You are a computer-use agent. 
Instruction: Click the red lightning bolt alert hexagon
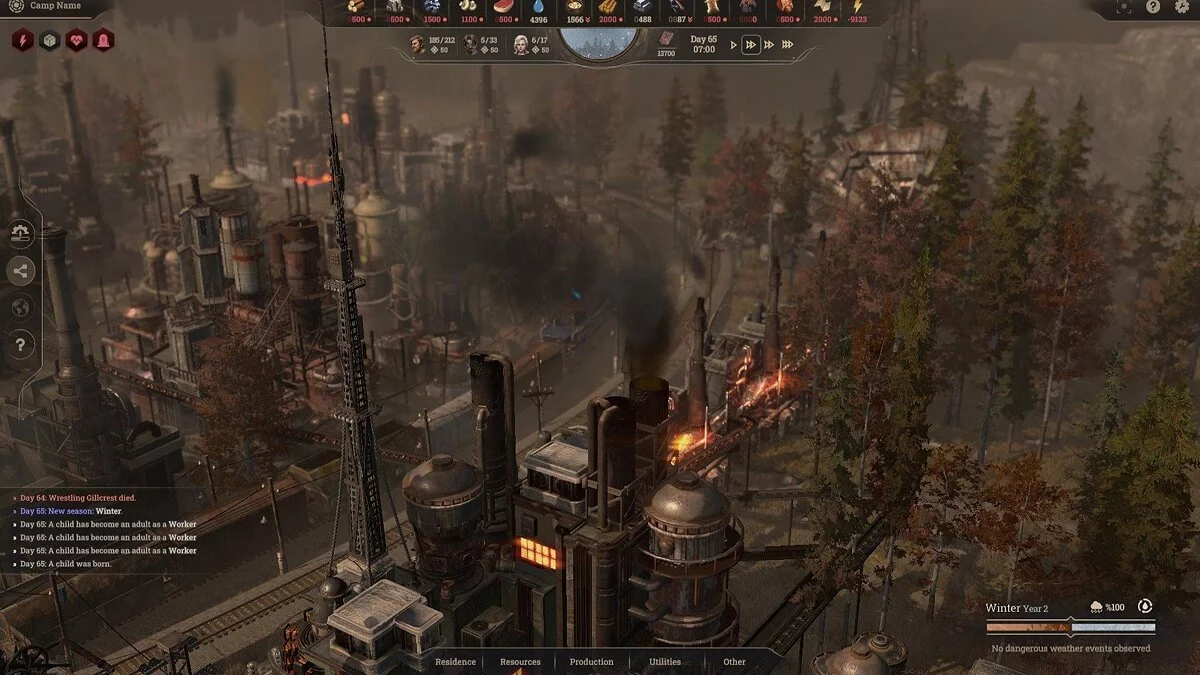tap(22, 40)
